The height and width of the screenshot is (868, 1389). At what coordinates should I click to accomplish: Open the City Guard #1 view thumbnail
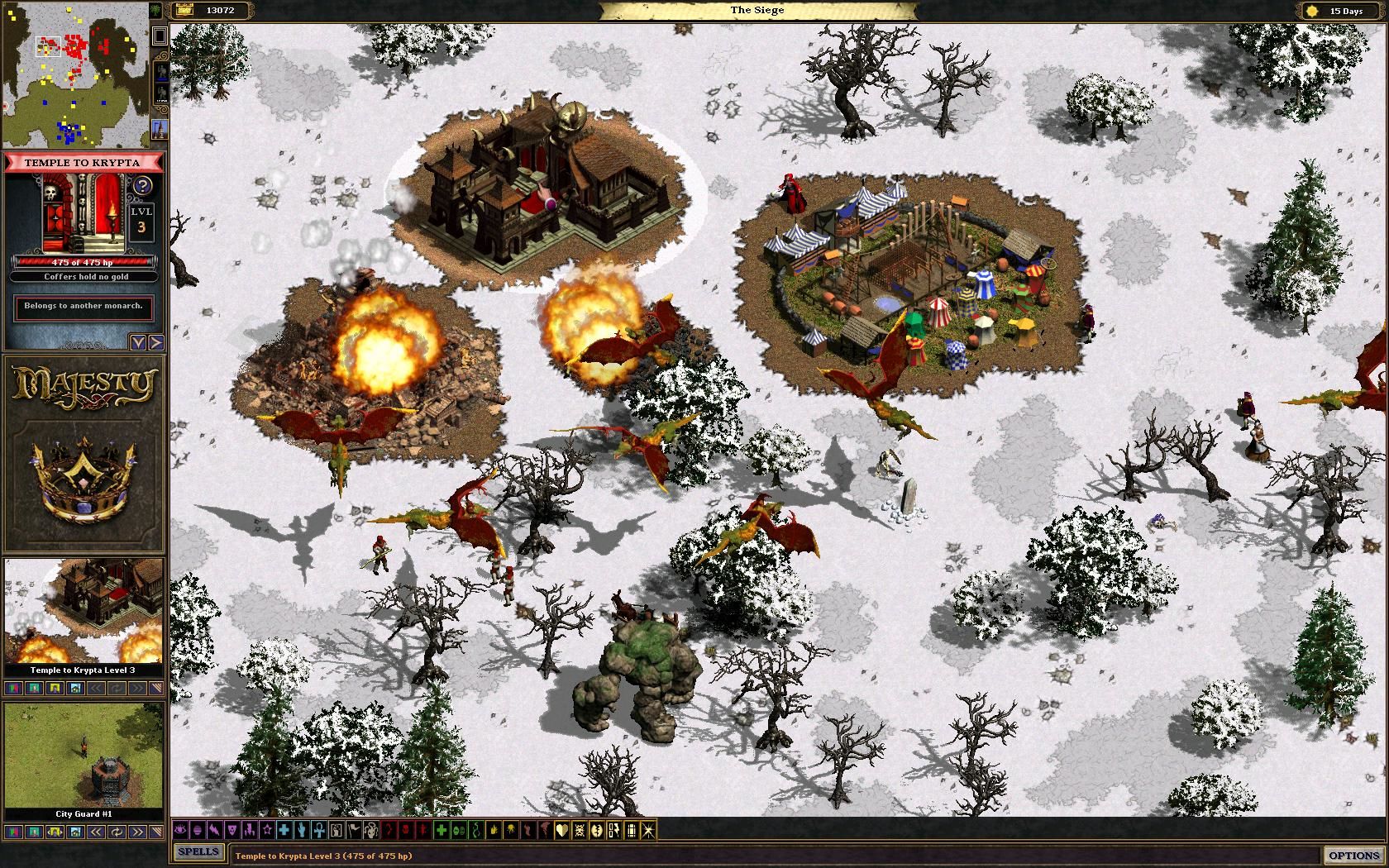84,756
